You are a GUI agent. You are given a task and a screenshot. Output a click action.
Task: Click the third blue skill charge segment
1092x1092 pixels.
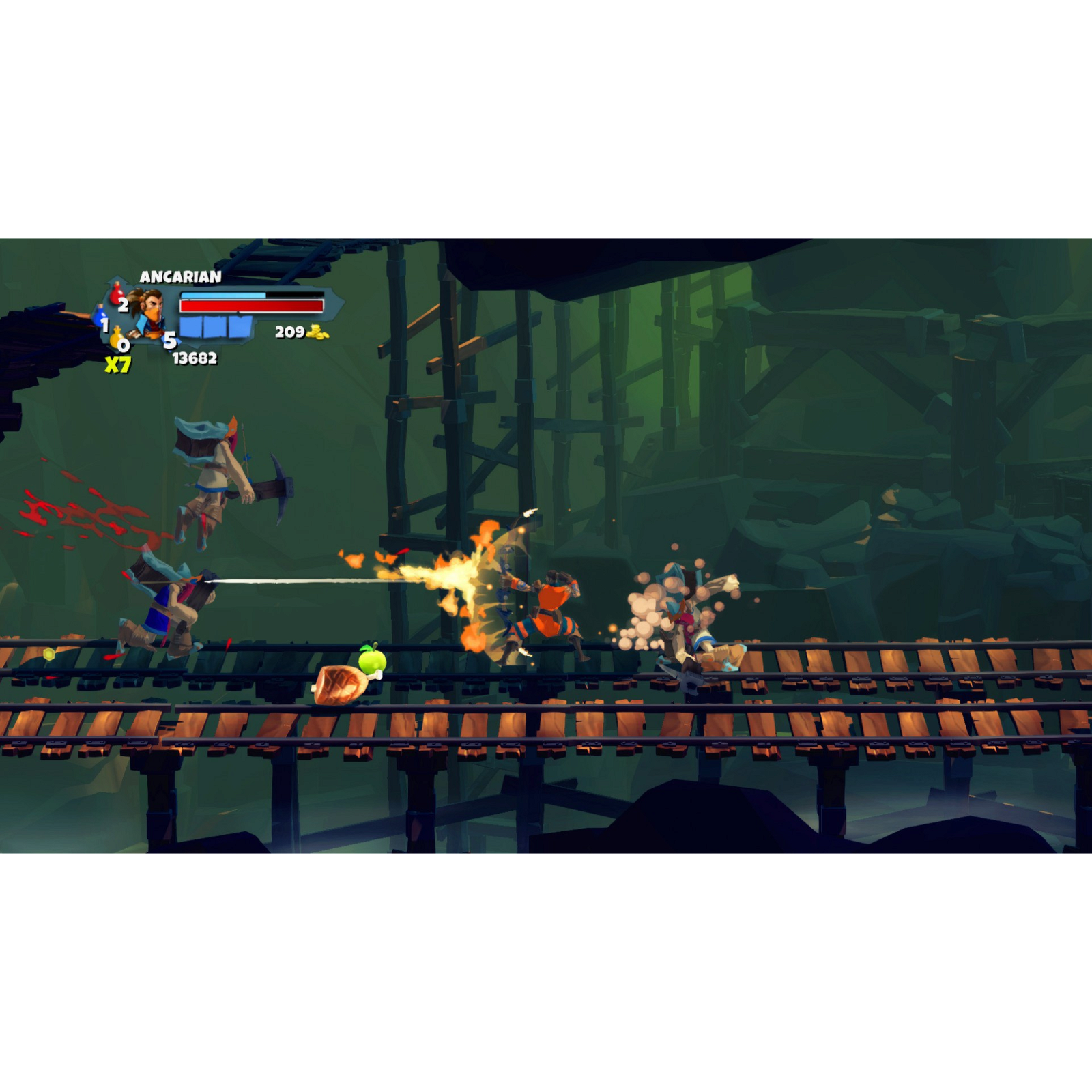[x=240, y=326]
